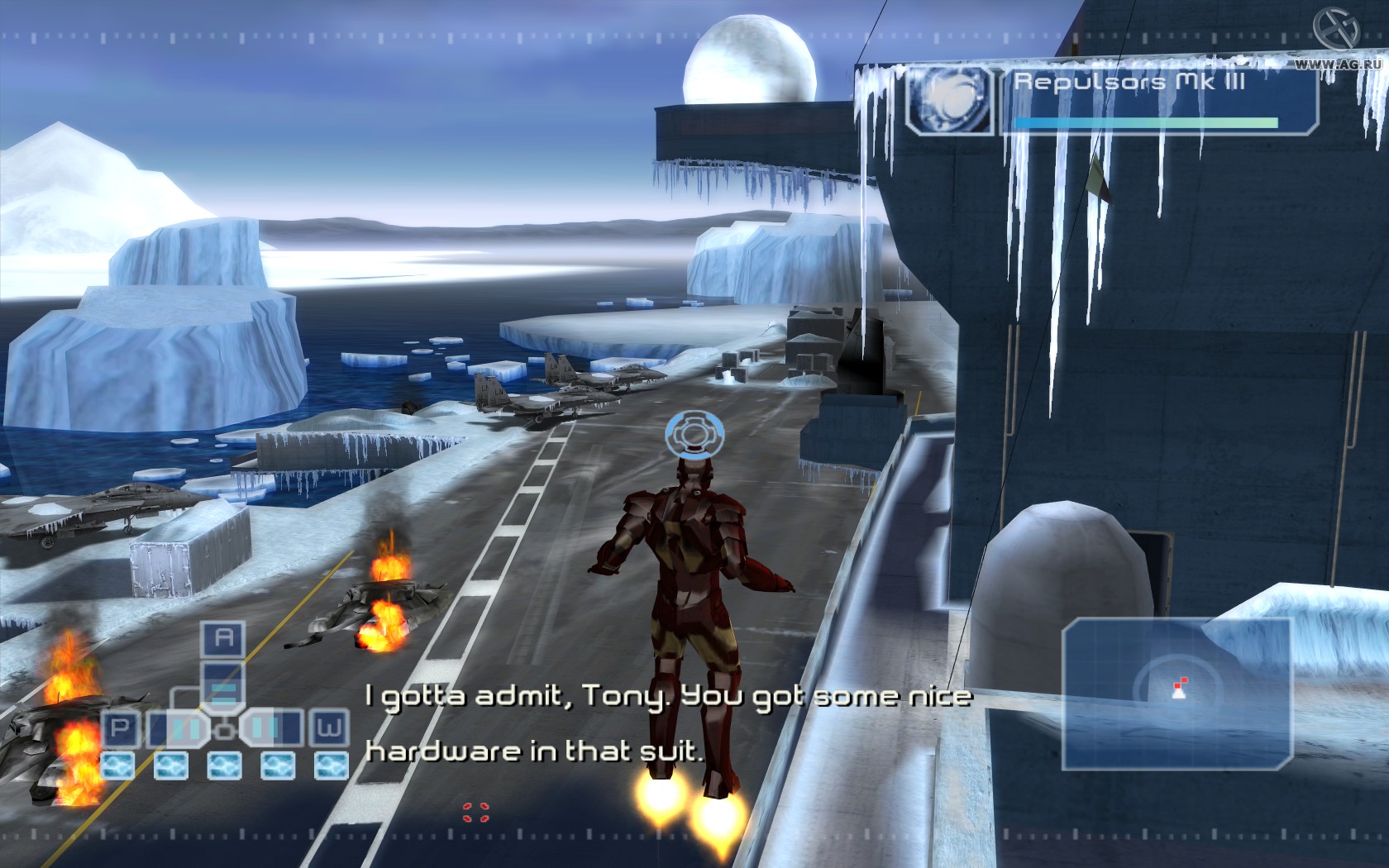The width and height of the screenshot is (1389, 868).
Task: Toggle the central suit core node
Action: click(224, 731)
